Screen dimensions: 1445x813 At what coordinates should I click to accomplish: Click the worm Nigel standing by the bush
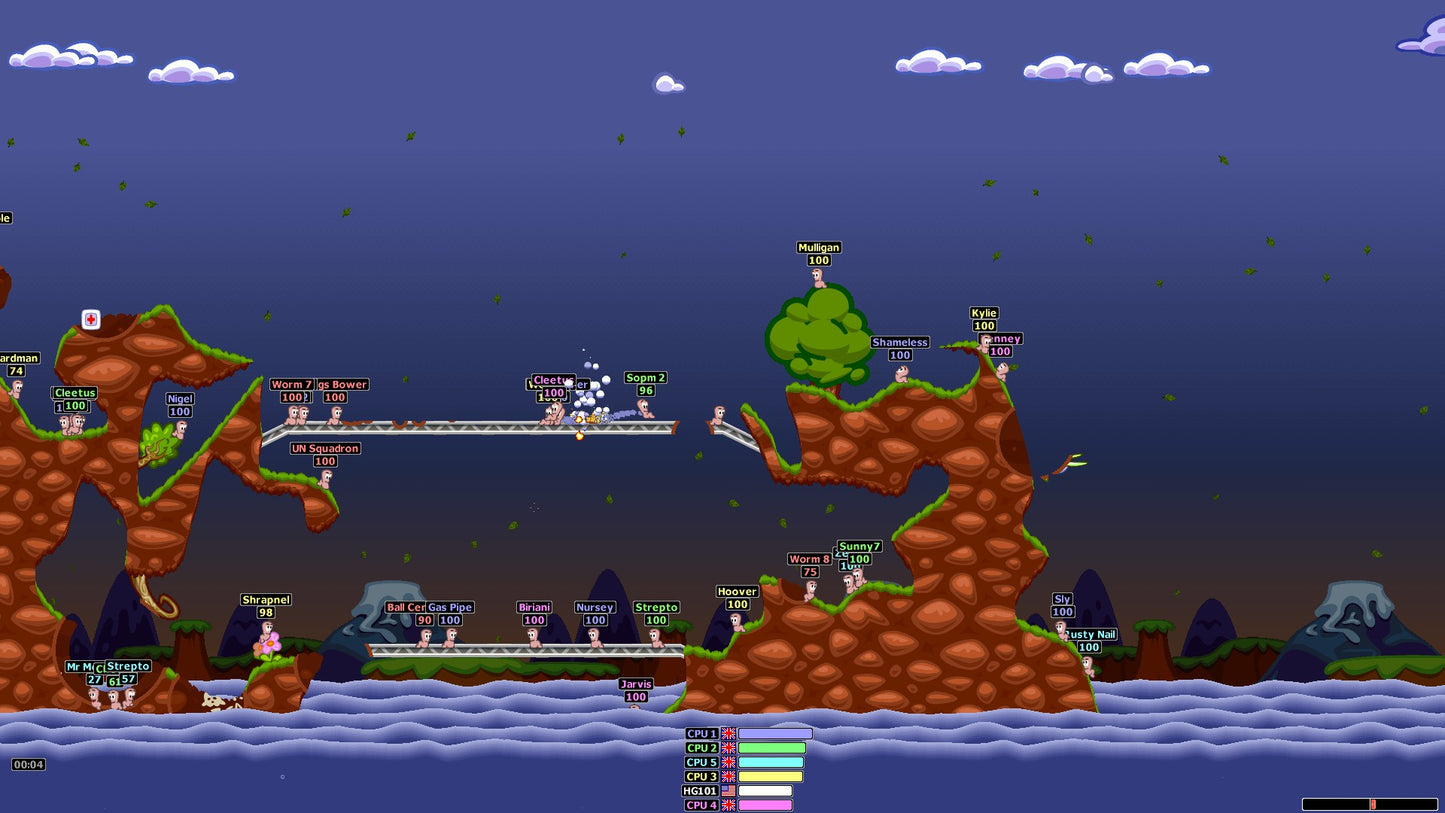pyautogui.click(x=182, y=430)
